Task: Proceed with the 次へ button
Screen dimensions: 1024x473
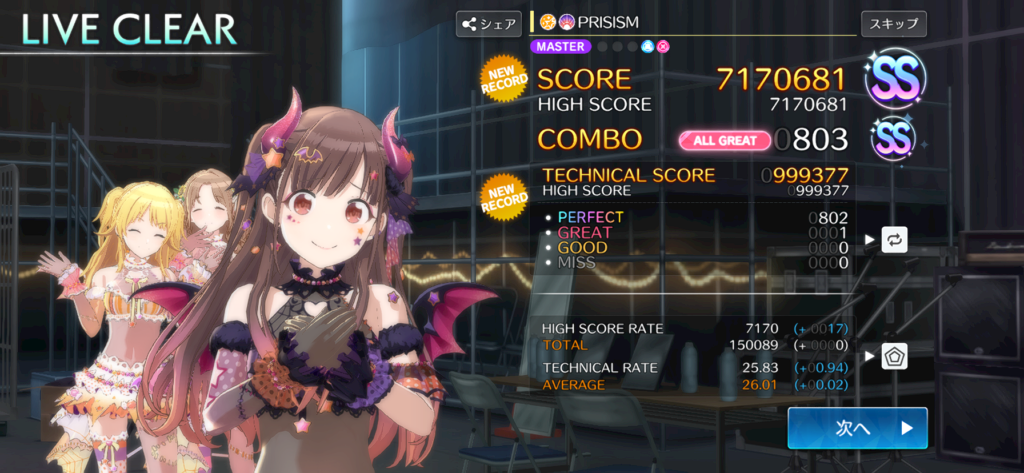Action: (x=857, y=428)
